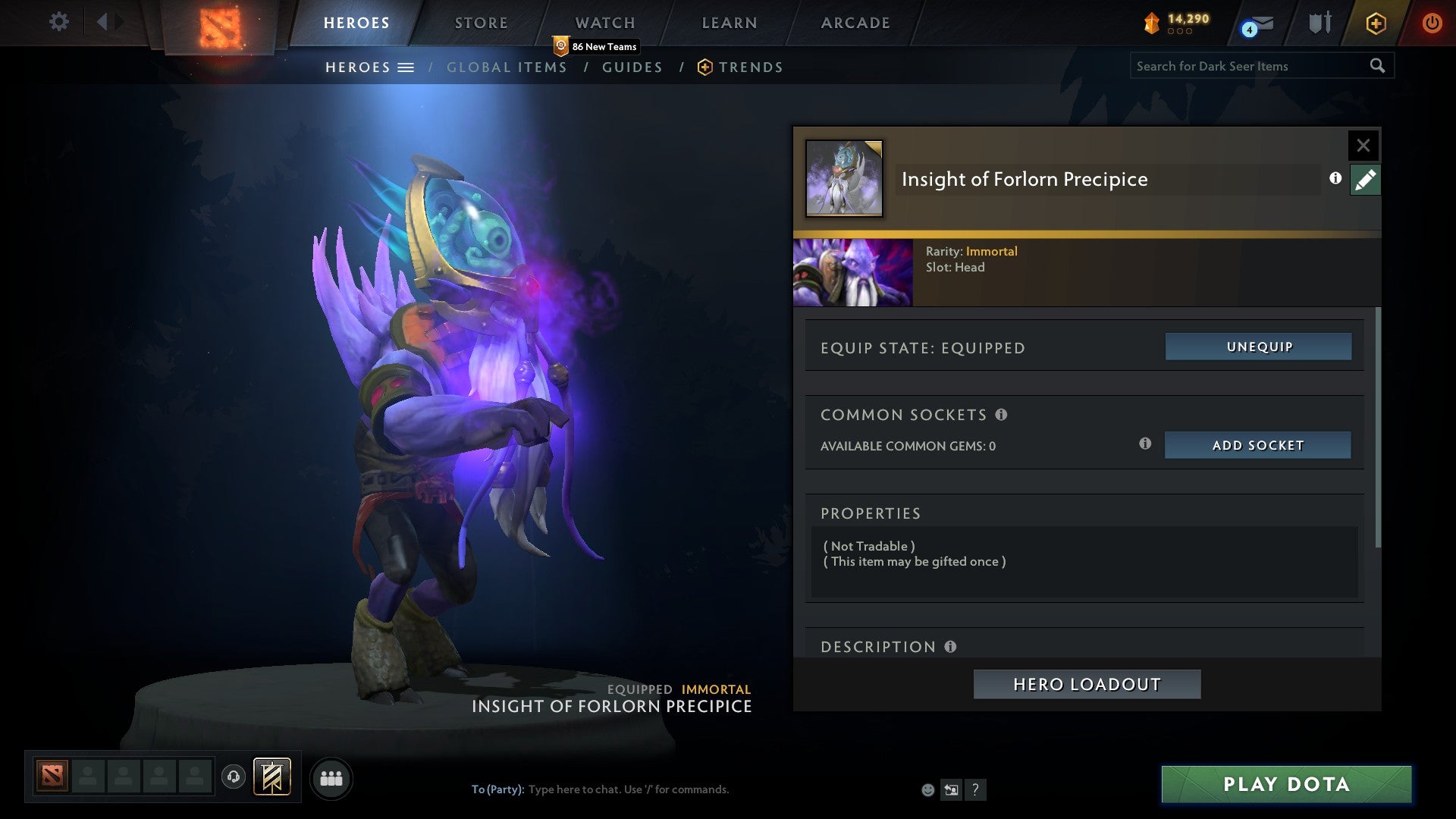Open Global Items submenu
The image size is (1456, 819).
pyautogui.click(x=507, y=67)
